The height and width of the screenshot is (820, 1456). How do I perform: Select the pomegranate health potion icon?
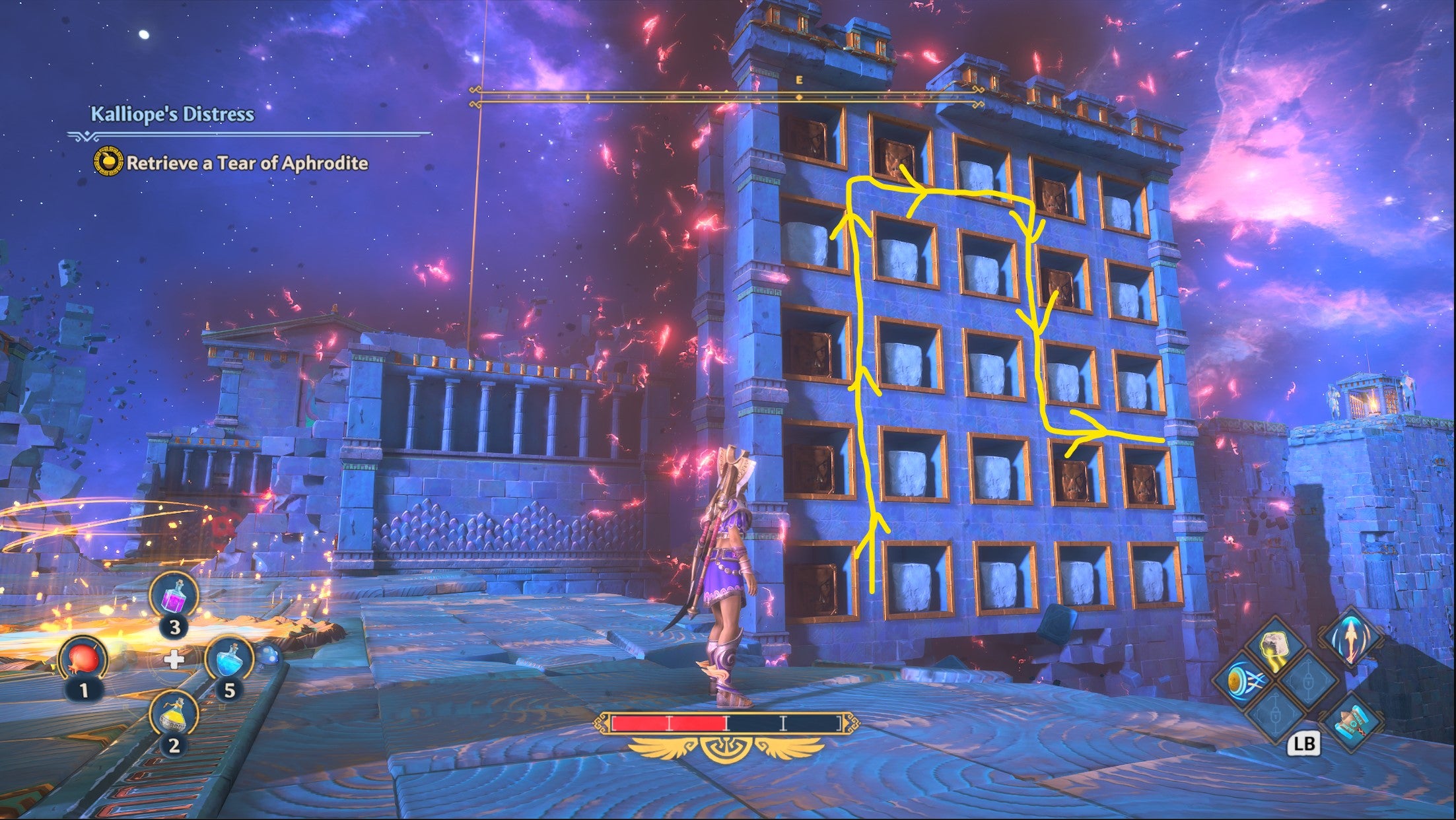84,658
